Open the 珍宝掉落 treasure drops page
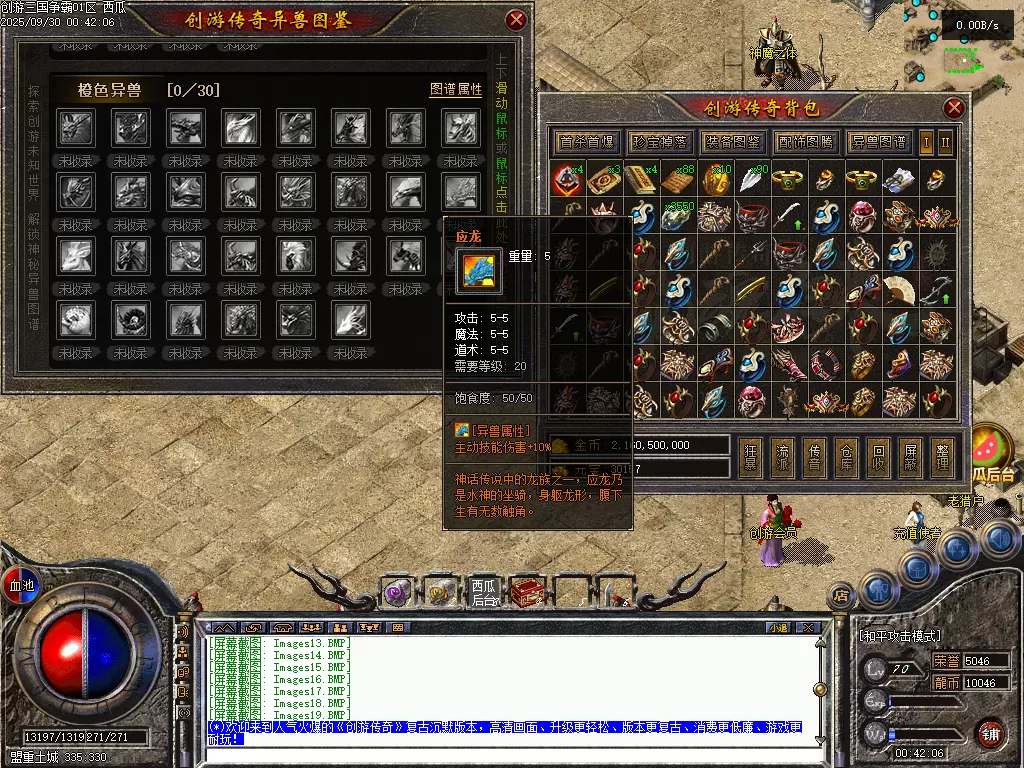The image size is (1024, 768). tap(660, 142)
